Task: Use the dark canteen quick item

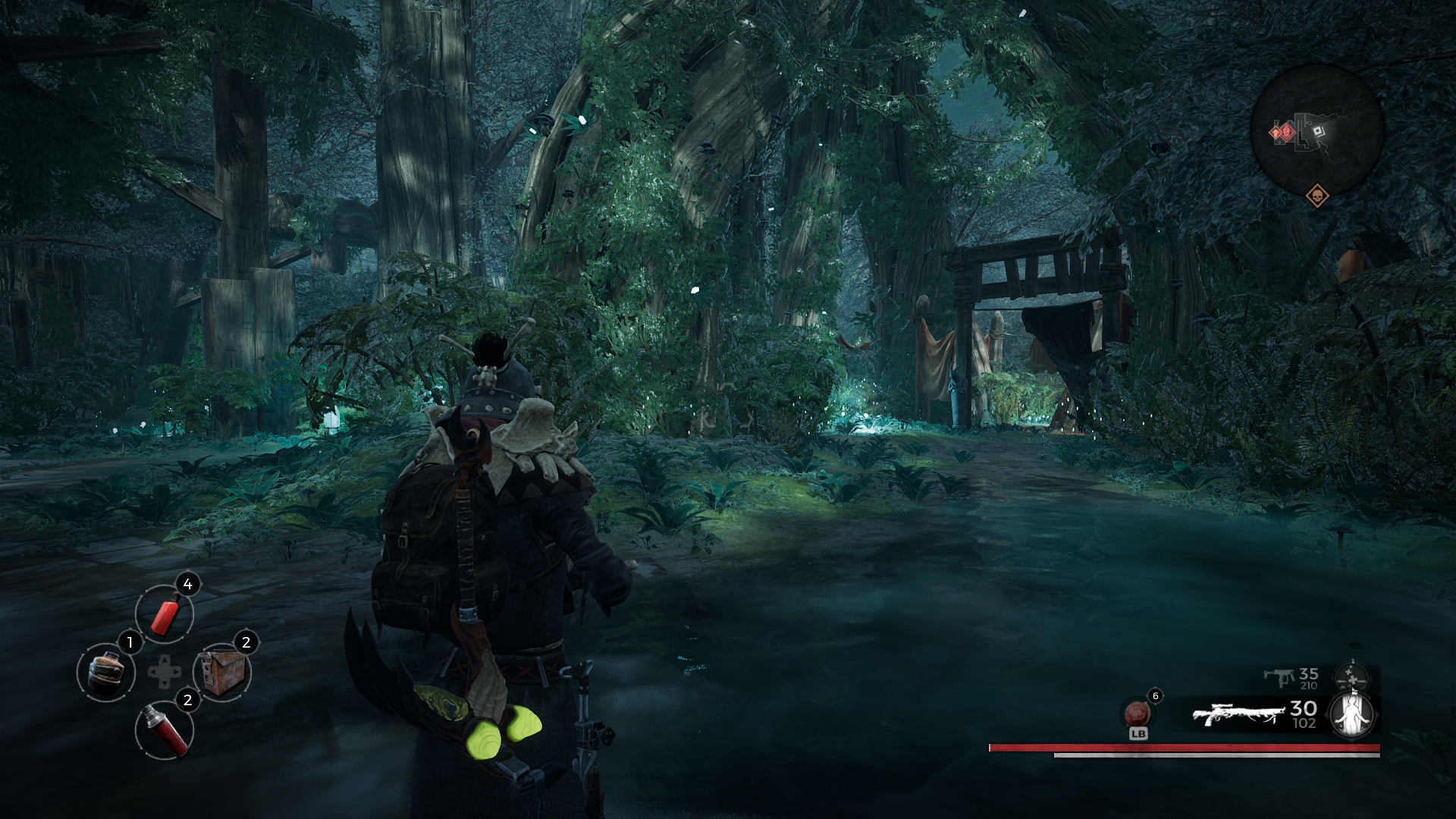Action: (x=106, y=673)
